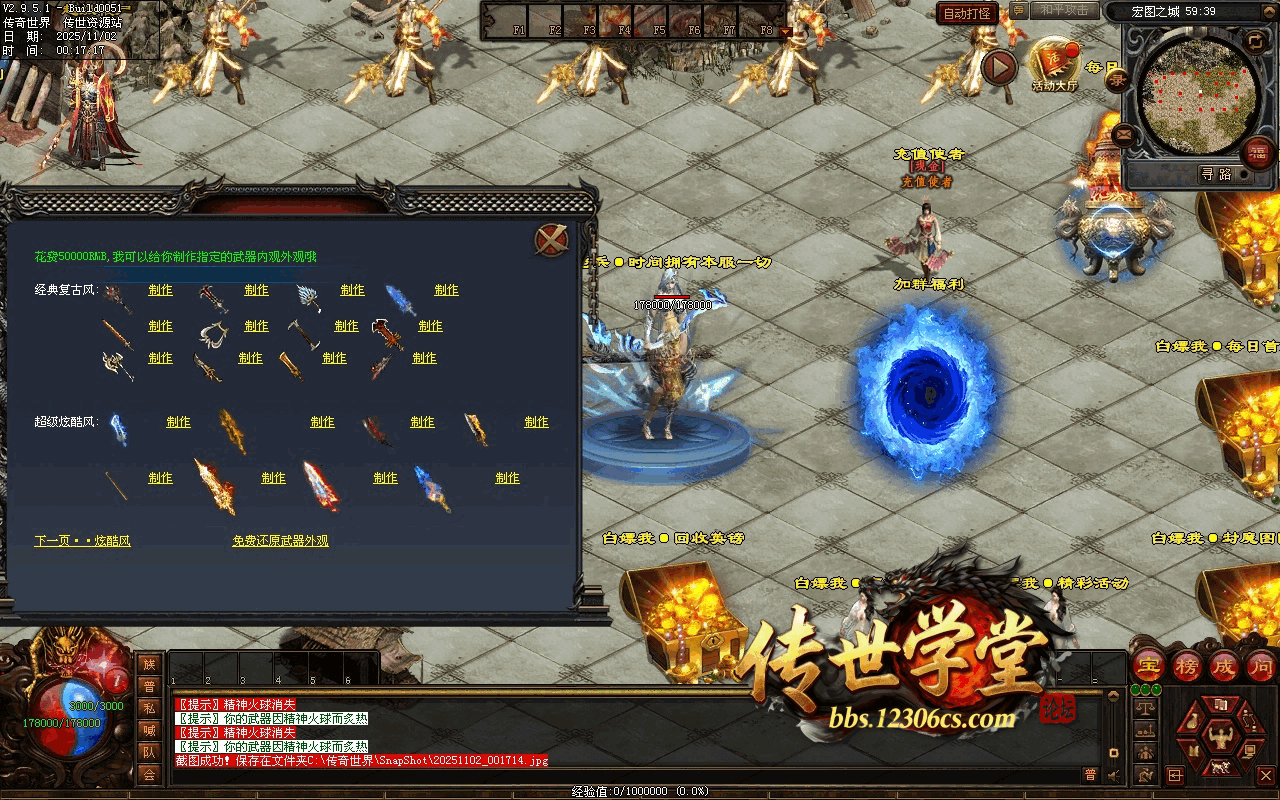Open the 榜 rankings button
The height and width of the screenshot is (800, 1280).
click(x=1187, y=665)
